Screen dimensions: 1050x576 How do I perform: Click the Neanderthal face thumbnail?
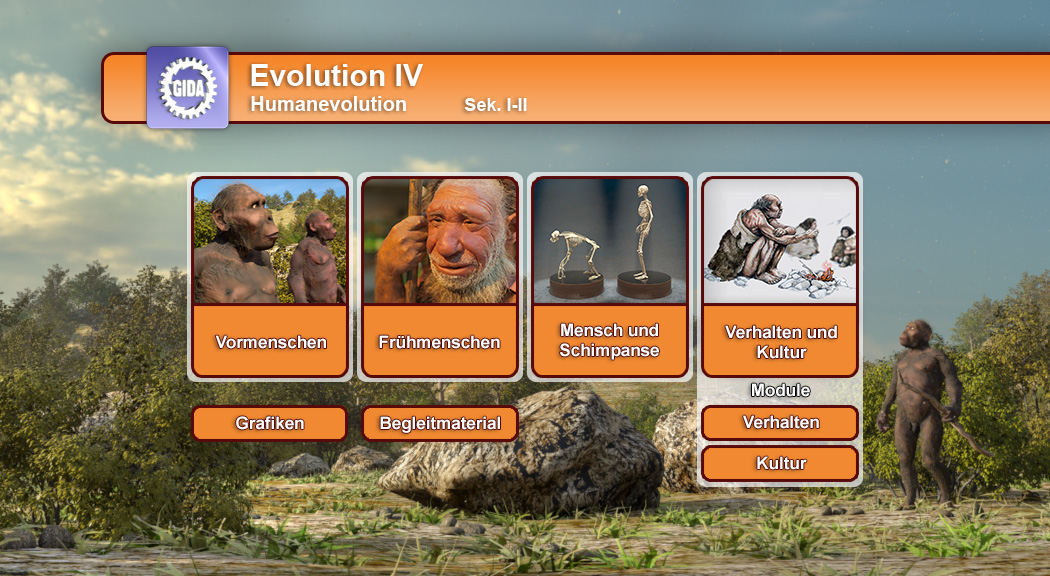(x=440, y=241)
